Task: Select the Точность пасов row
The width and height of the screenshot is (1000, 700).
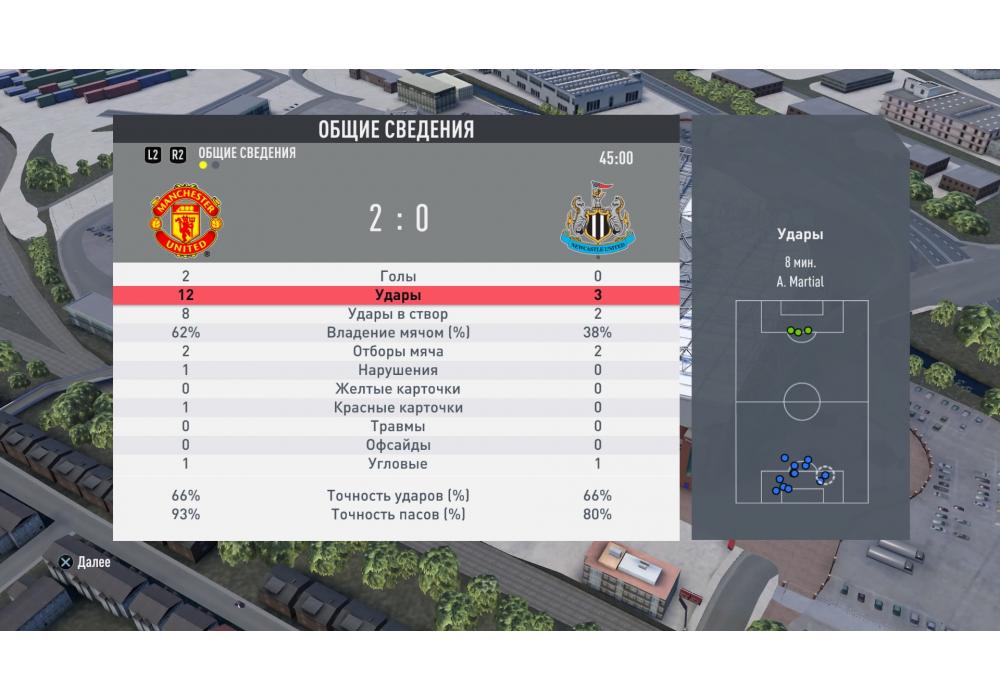Action: [398, 515]
